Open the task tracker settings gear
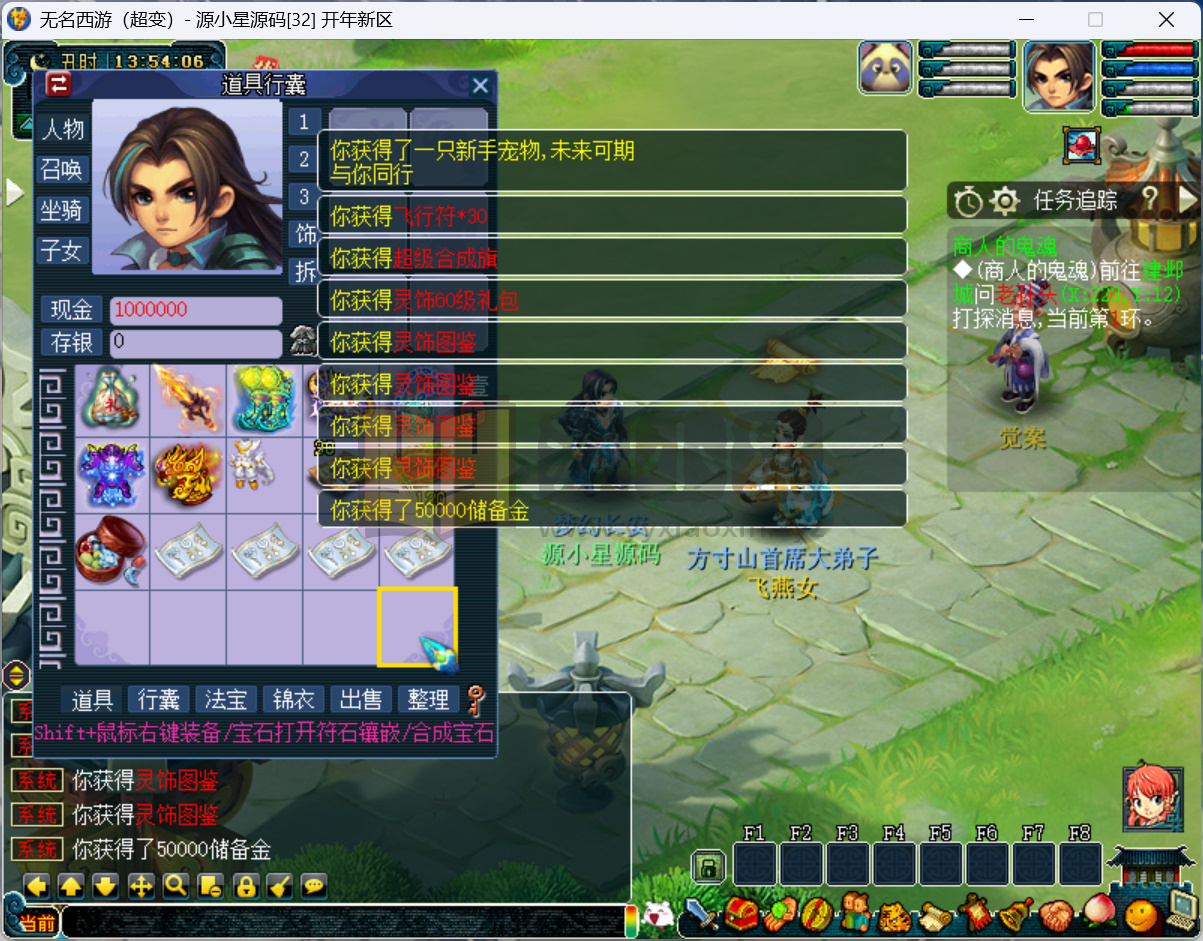The height and width of the screenshot is (941, 1203). pyautogui.click(x=1004, y=202)
